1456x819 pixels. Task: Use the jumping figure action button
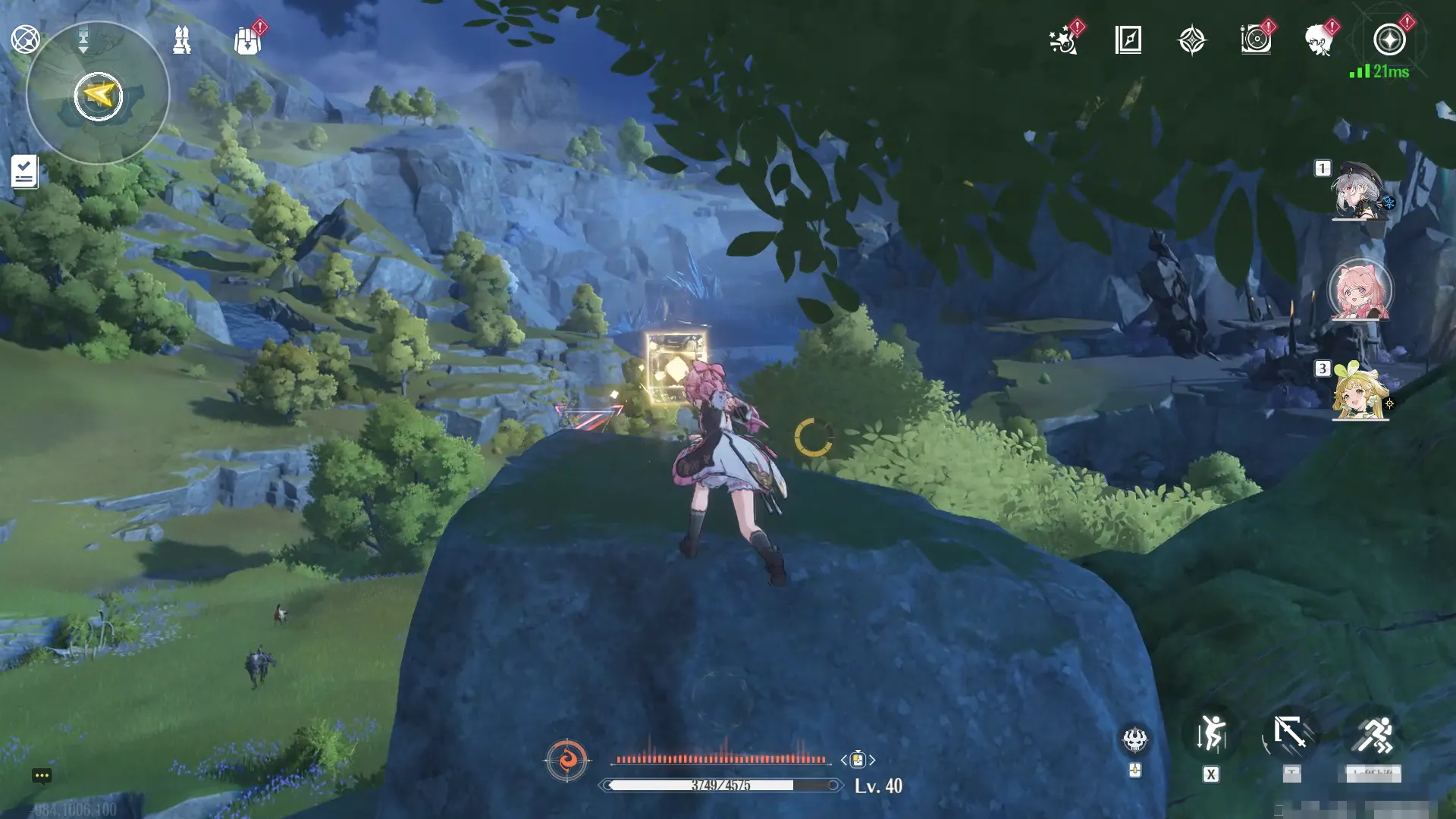pos(1211,734)
